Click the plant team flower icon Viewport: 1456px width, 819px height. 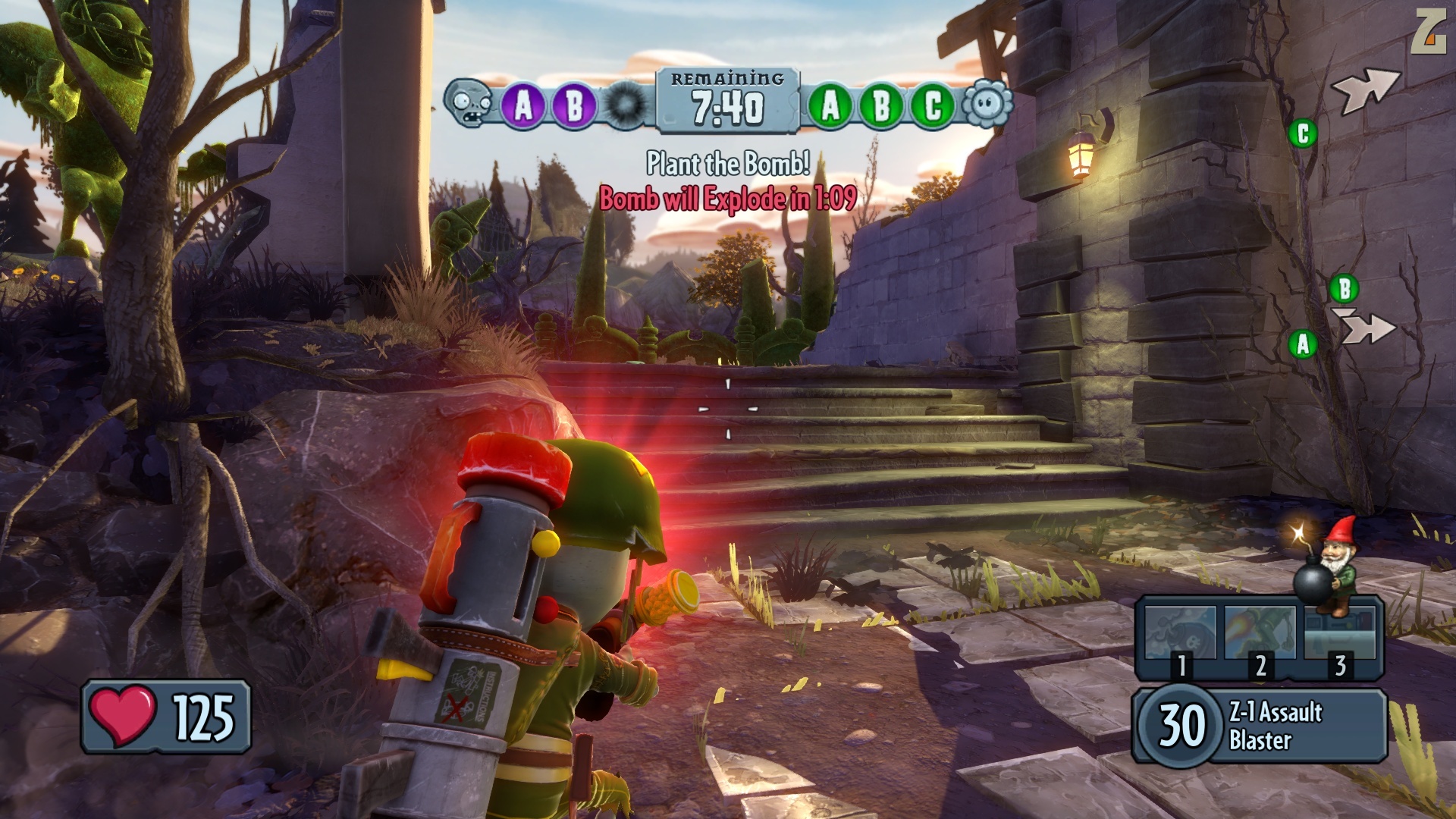pyautogui.click(x=987, y=104)
